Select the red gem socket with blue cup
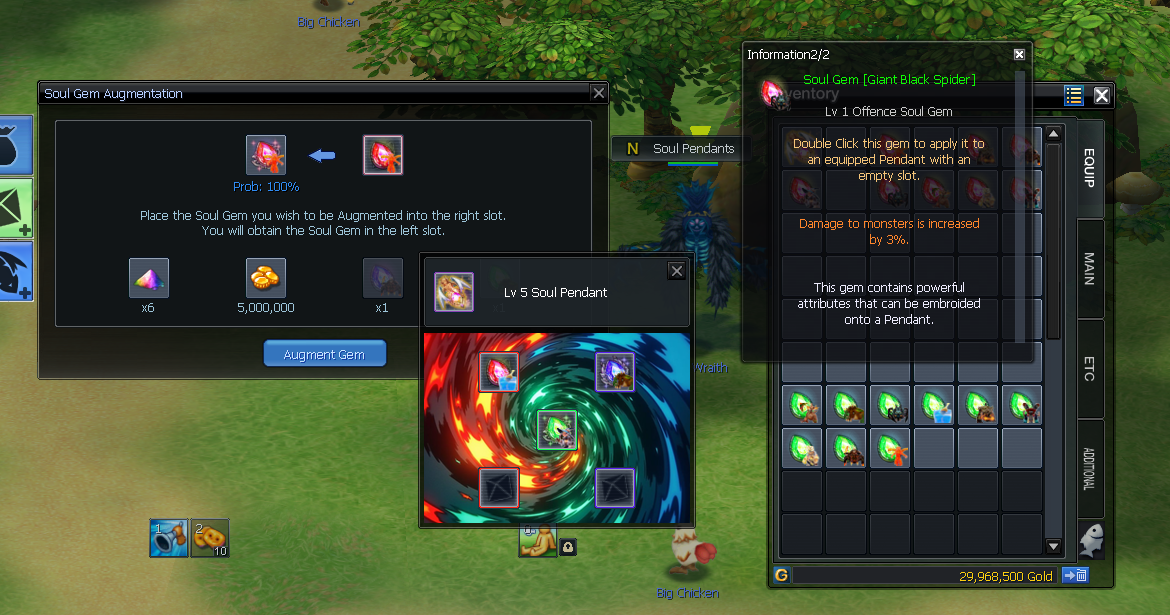 (x=498, y=372)
